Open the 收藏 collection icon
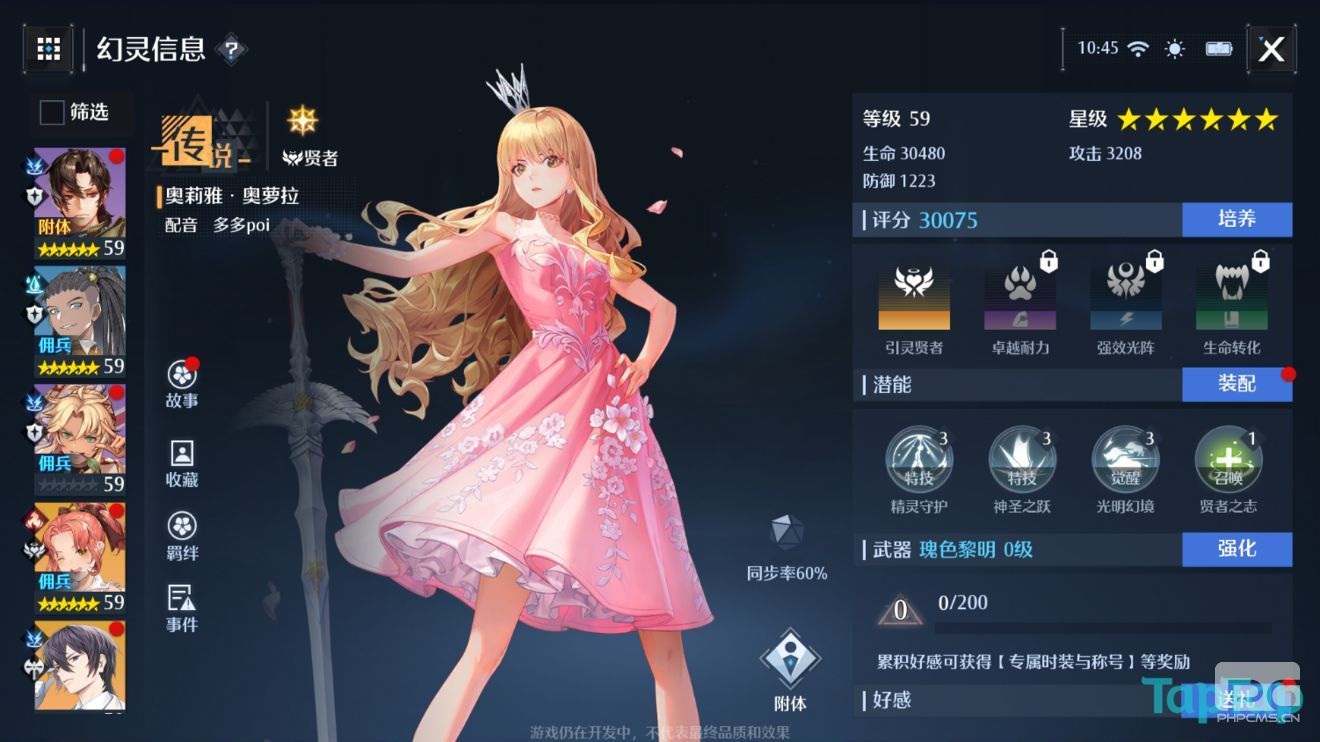Image resolution: width=1320 pixels, height=742 pixels. click(x=181, y=455)
